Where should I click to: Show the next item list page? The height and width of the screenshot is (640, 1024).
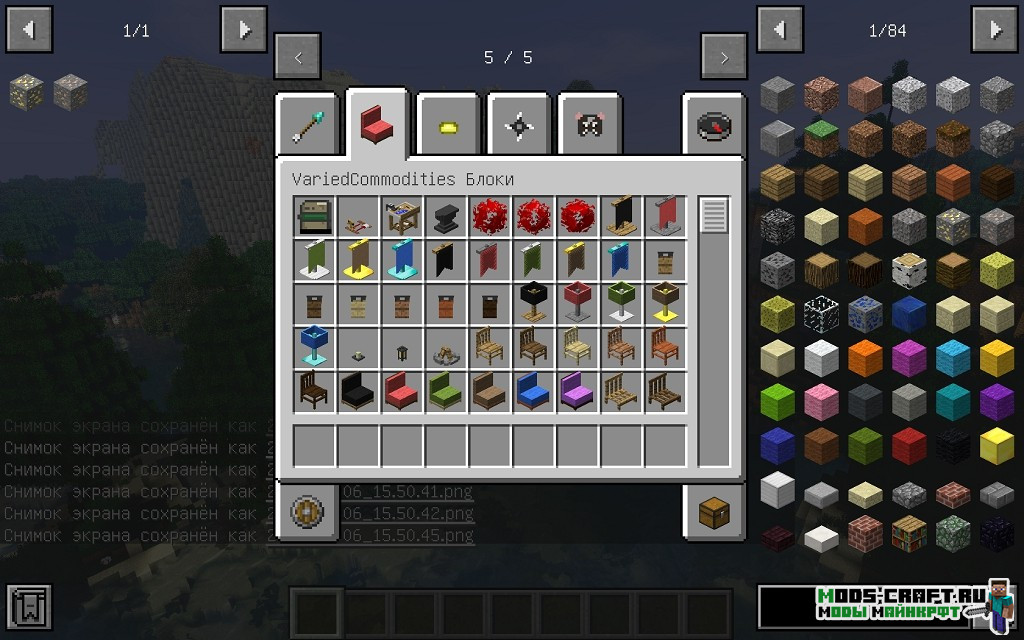pyautogui.click(x=995, y=30)
